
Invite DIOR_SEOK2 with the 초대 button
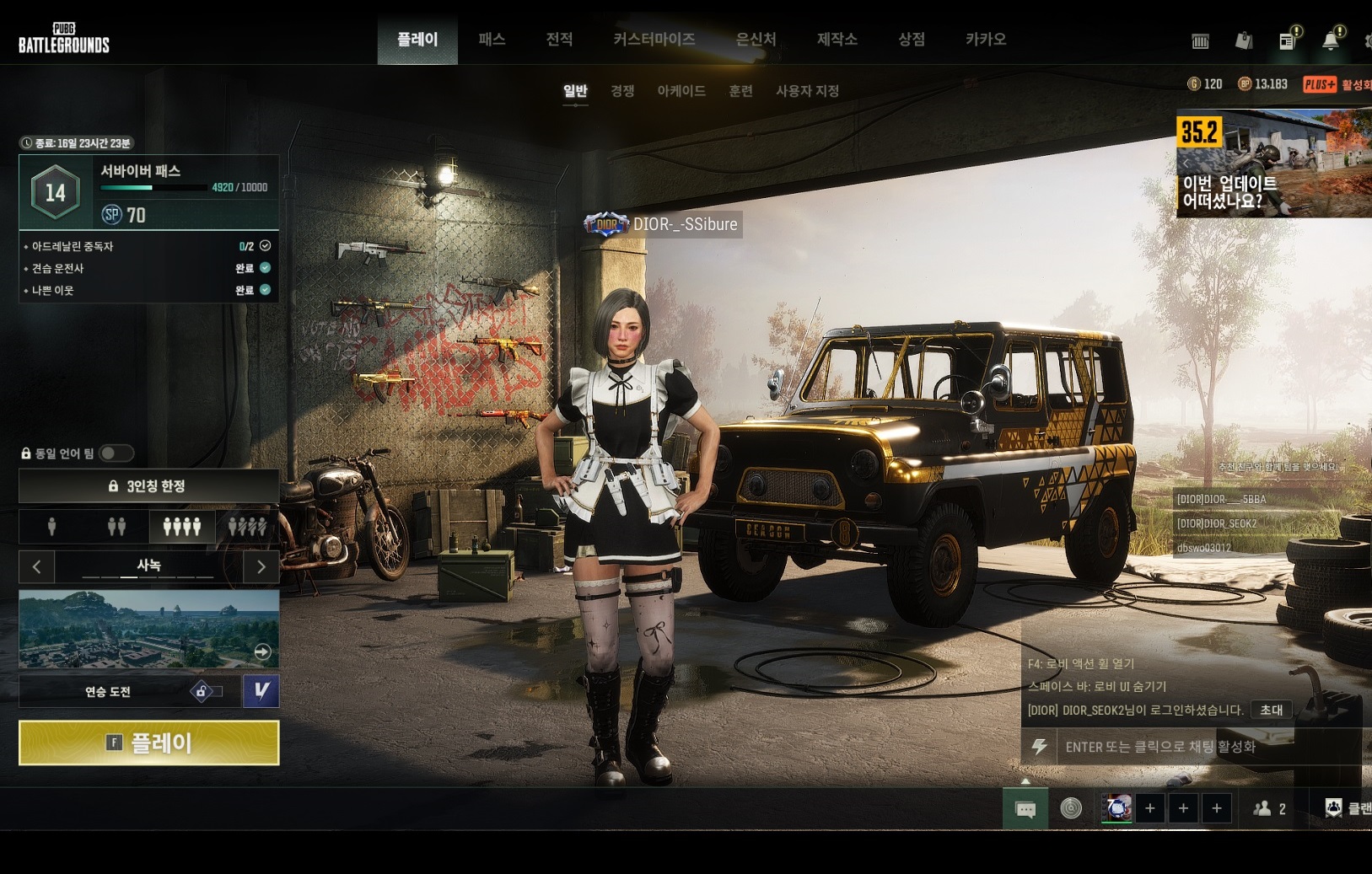click(x=1271, y=710)
